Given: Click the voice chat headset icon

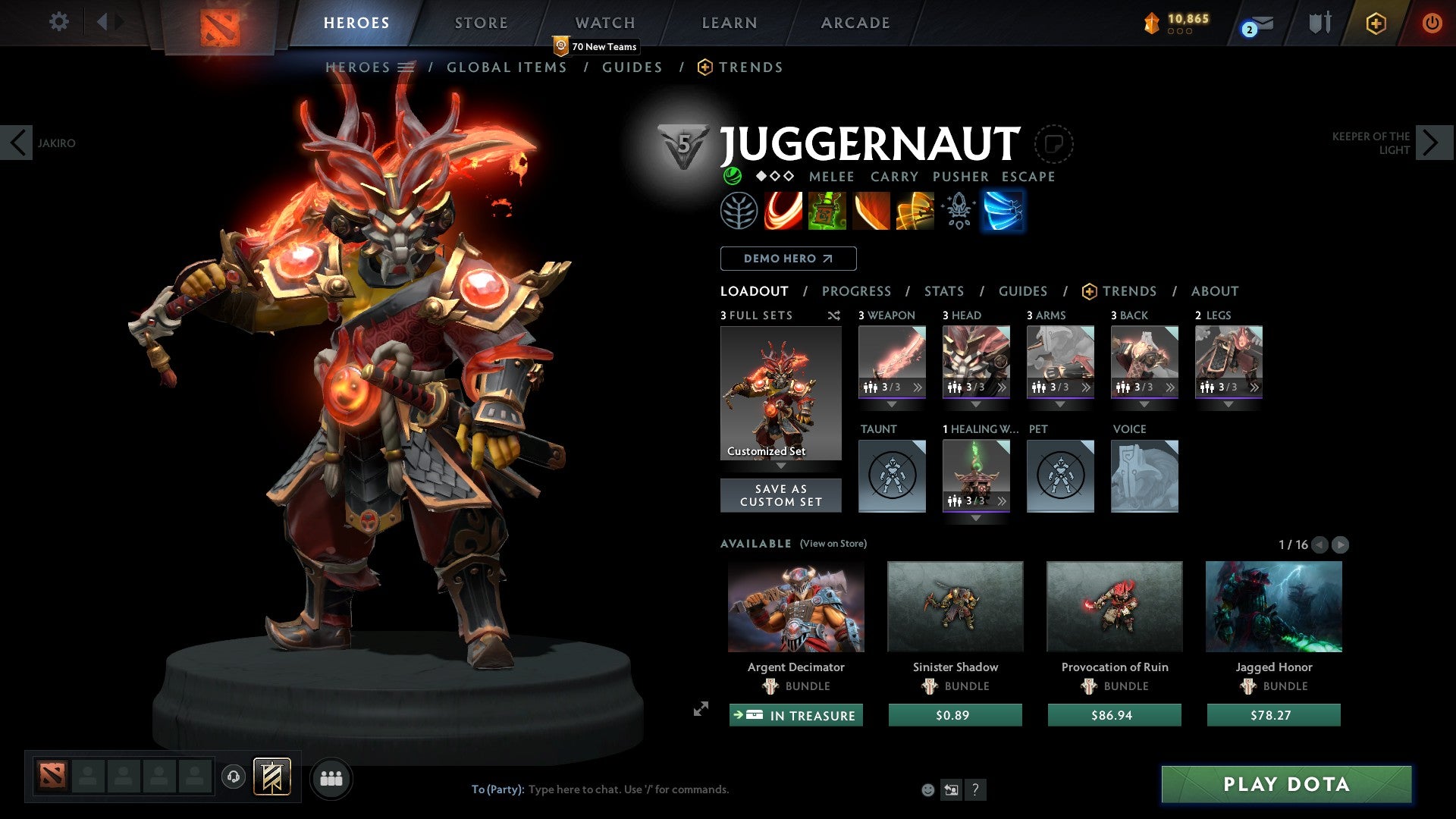Looking at the screenshot, I should coord(233,778).
